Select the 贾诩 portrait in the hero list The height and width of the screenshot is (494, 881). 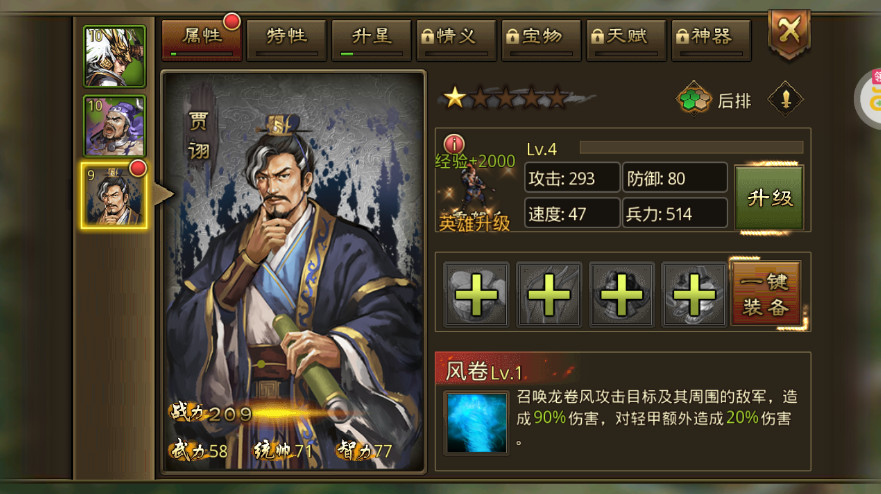[x=114, y=196]
